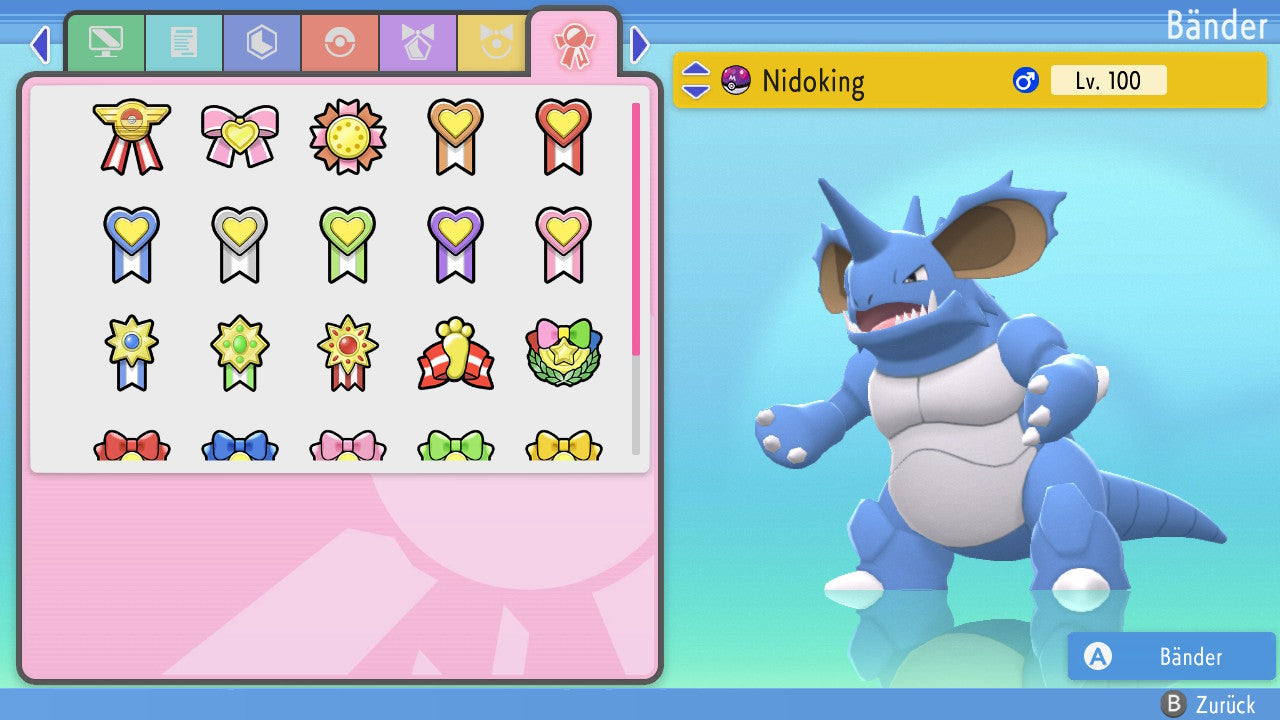Select the green gem star ribbon
This screenshot has width=1280, height=720.
240,354
